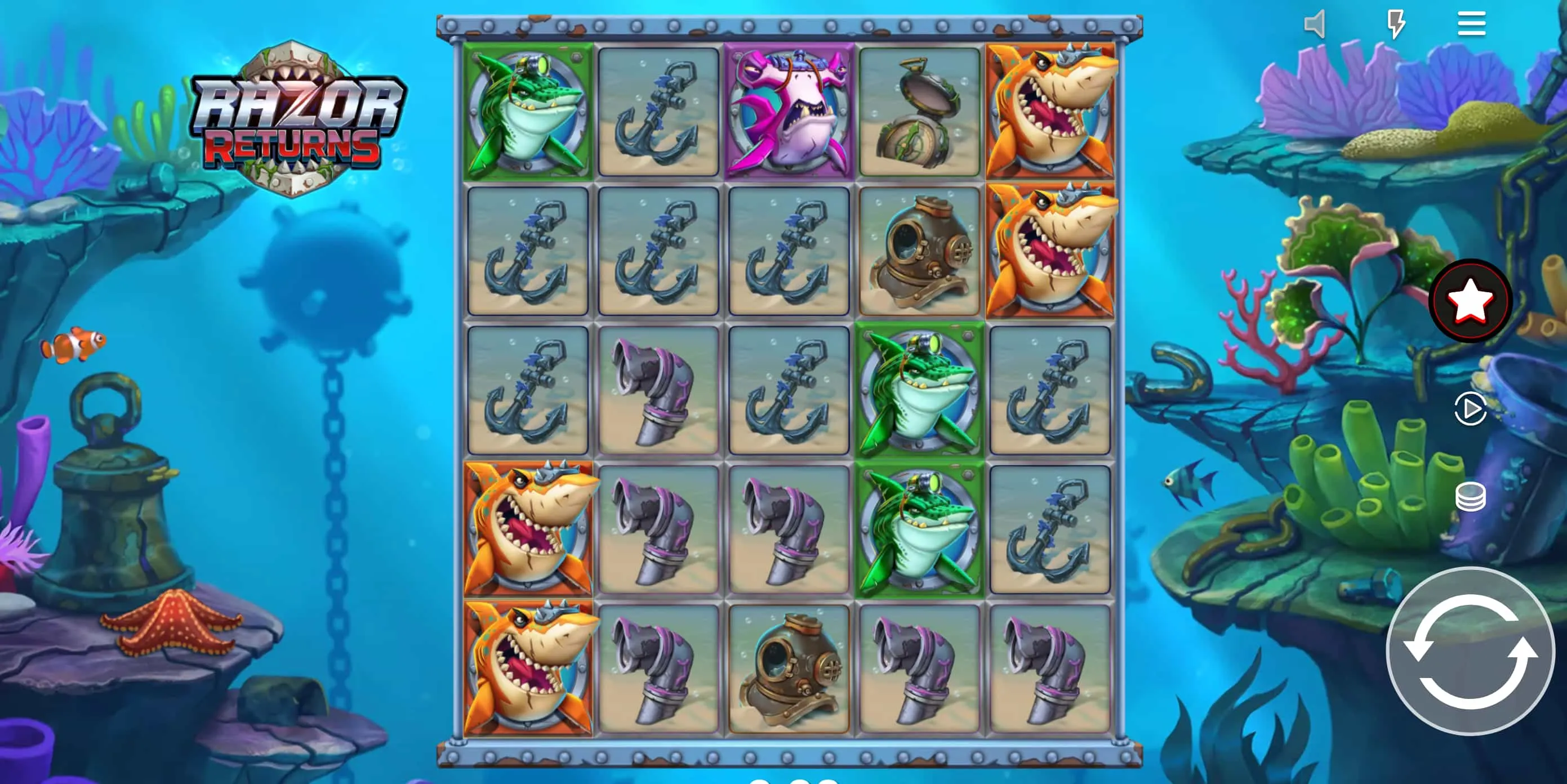The image size is (1567, 784).
Task: Enable turbo spins via the lightning icon
Action: [1396, 23]
